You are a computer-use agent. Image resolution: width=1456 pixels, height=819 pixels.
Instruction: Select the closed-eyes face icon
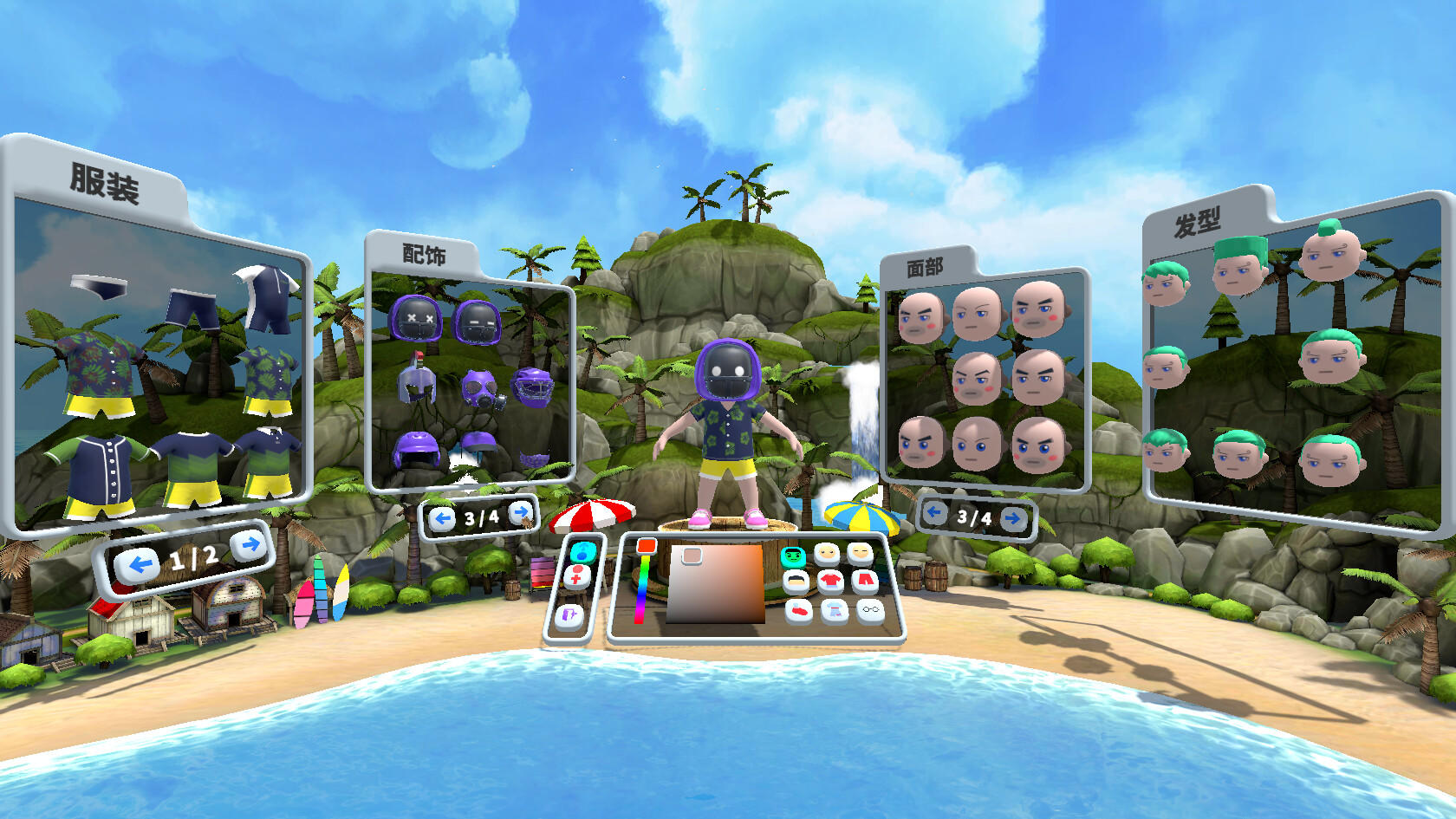coord(859,554)
